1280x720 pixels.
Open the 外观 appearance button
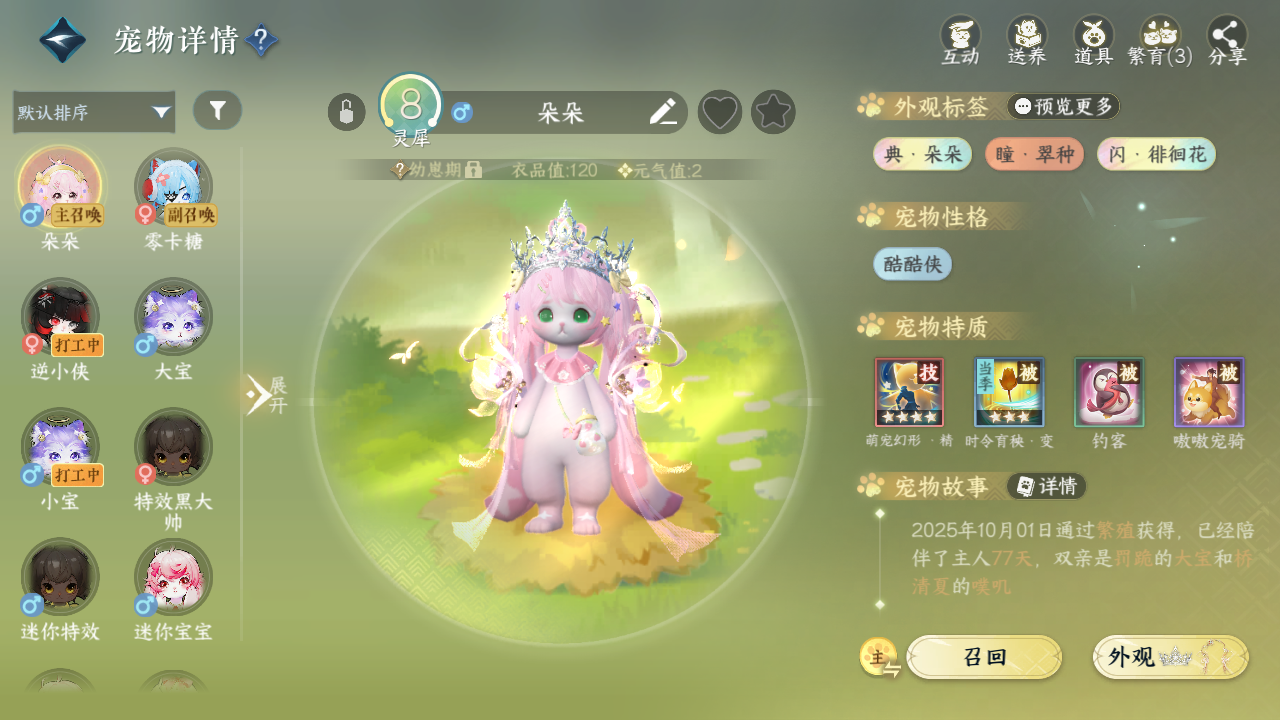[x=1170, y=657]
